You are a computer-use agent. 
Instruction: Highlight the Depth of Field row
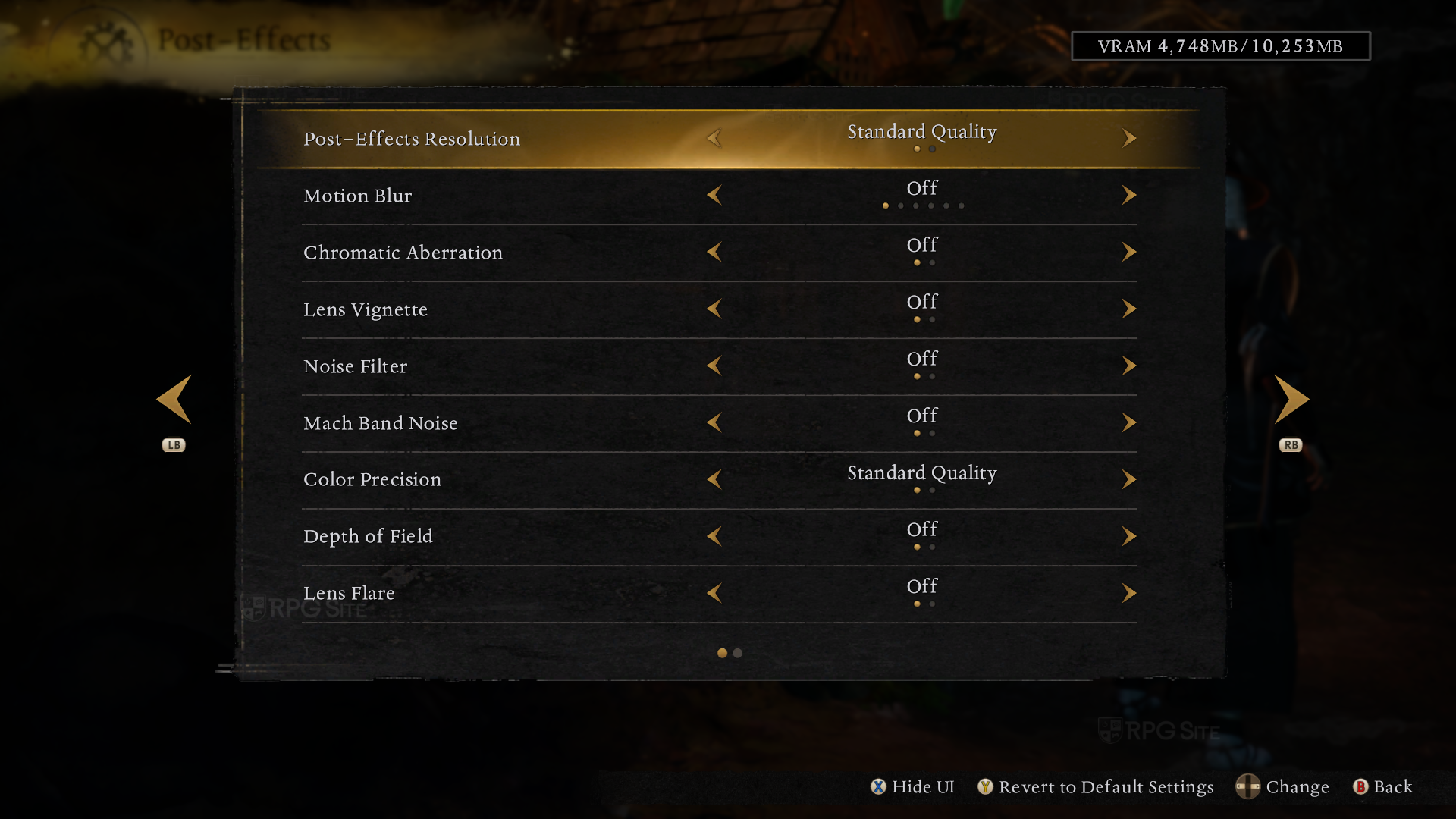[368, 536]
